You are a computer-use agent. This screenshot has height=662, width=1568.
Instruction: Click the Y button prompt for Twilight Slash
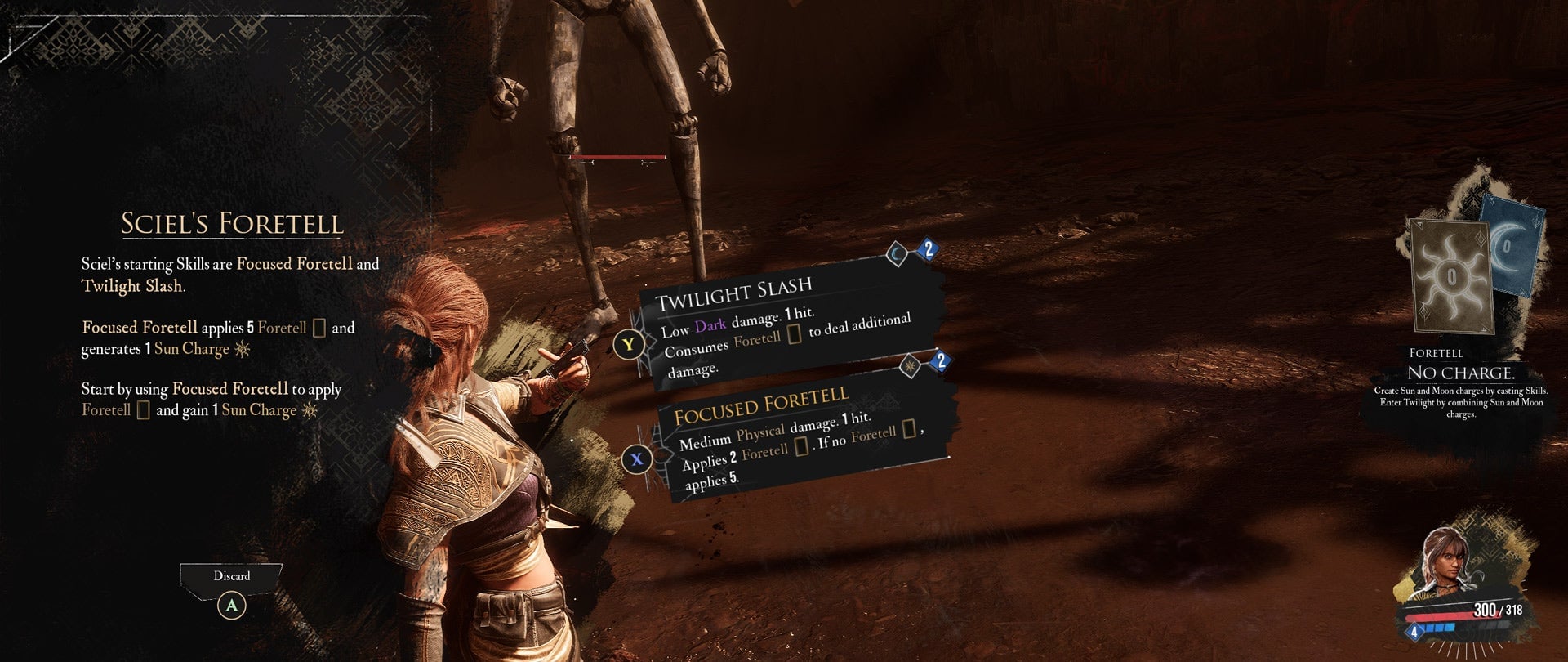point(628,345)
